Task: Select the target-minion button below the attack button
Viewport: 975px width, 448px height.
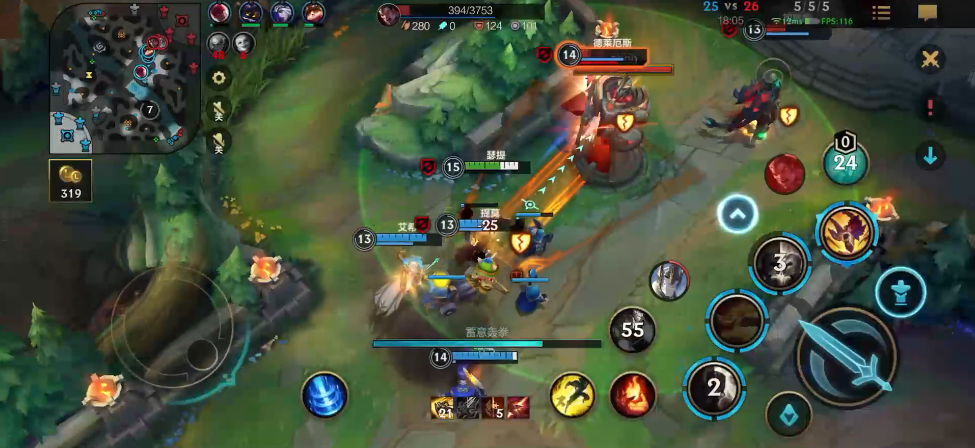Action: click(x=788, y=414)
